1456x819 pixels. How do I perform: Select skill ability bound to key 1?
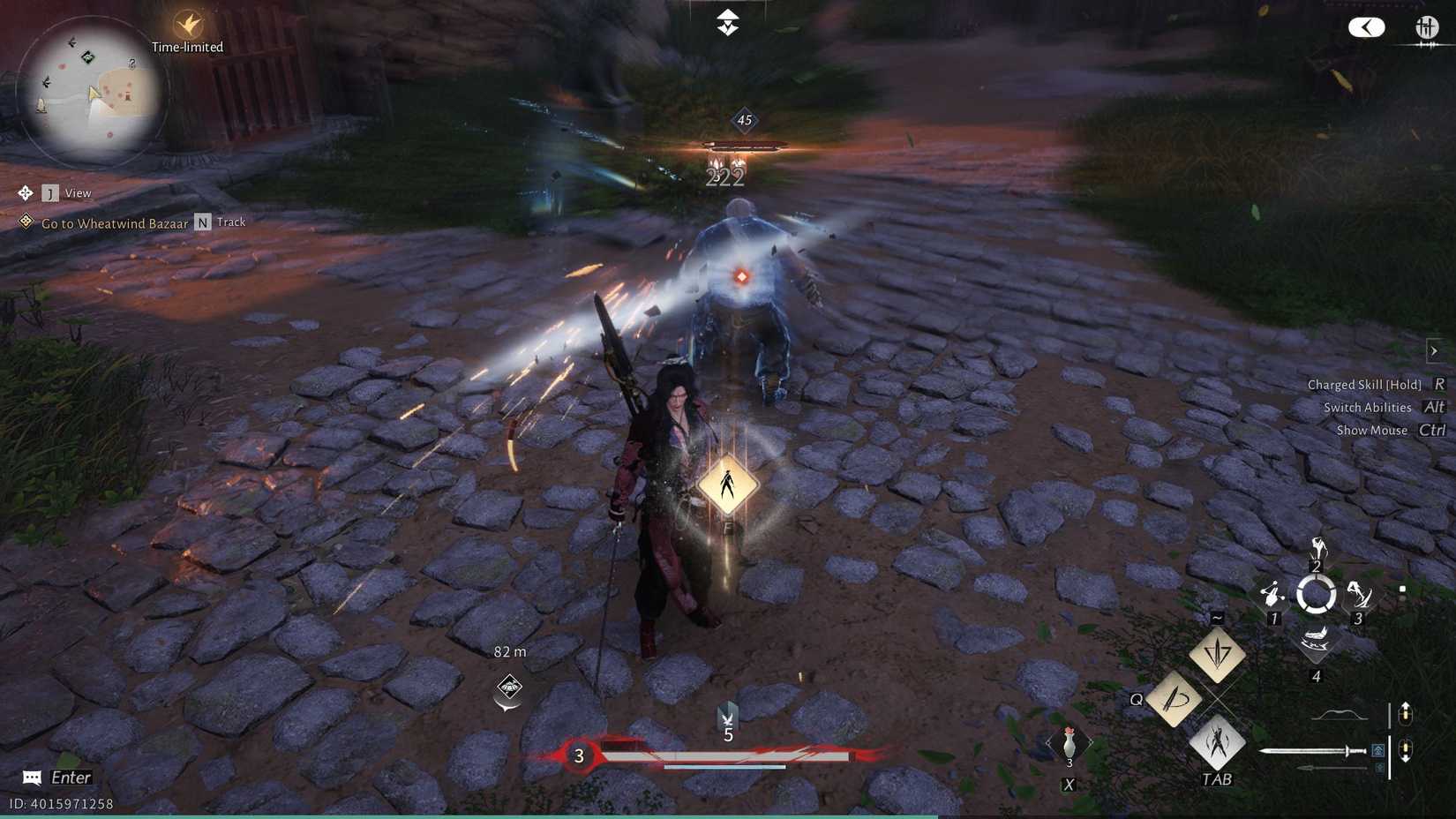1274,593
